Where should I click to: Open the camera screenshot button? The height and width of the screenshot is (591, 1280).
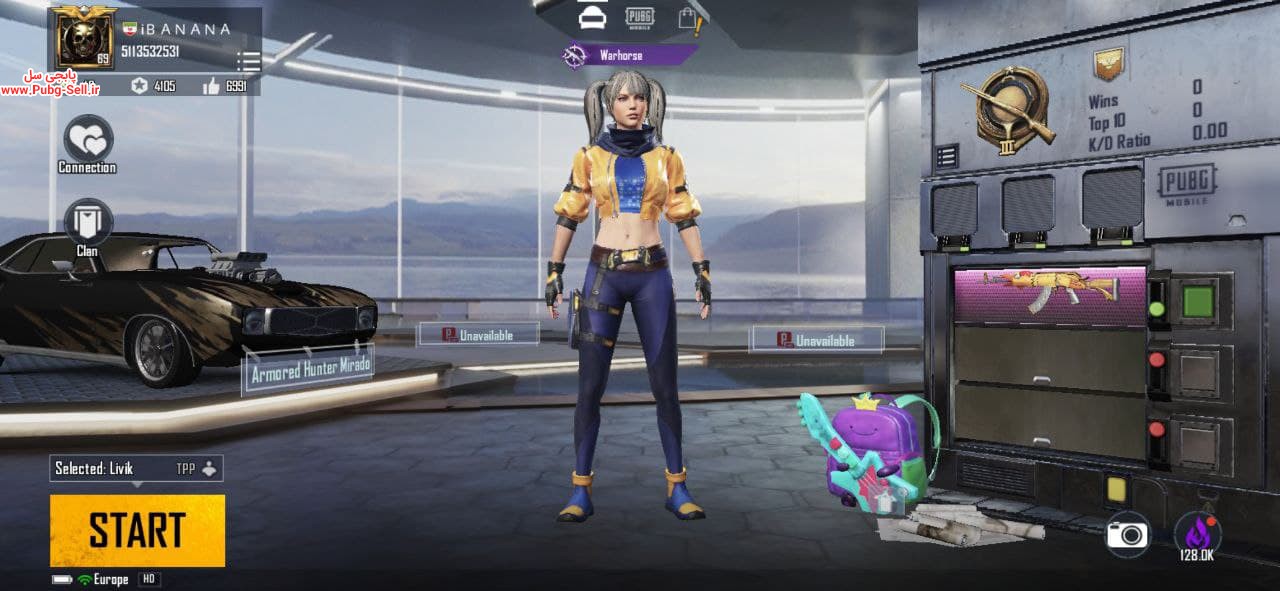(x=1127, y=535)
